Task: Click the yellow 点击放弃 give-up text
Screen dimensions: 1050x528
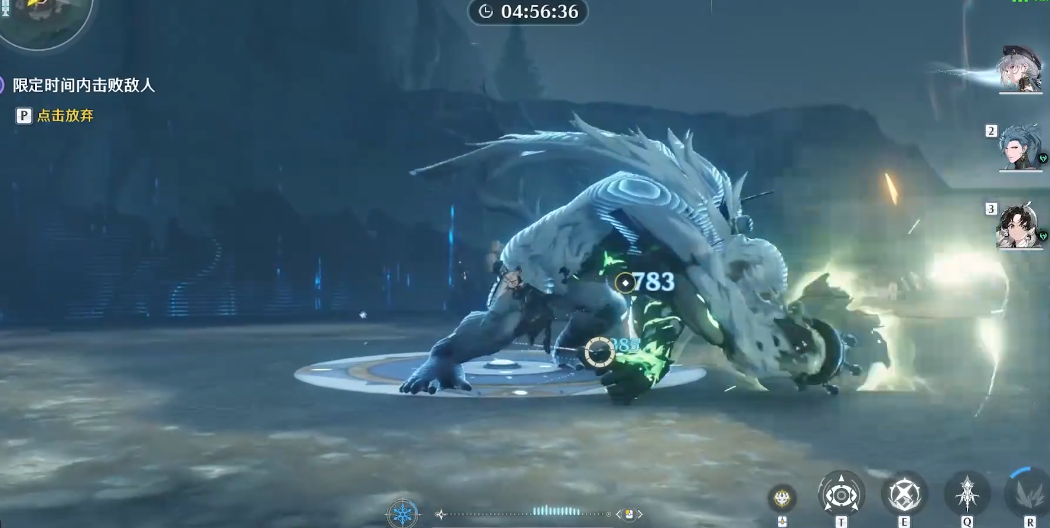Action: [x=65, y=116]
